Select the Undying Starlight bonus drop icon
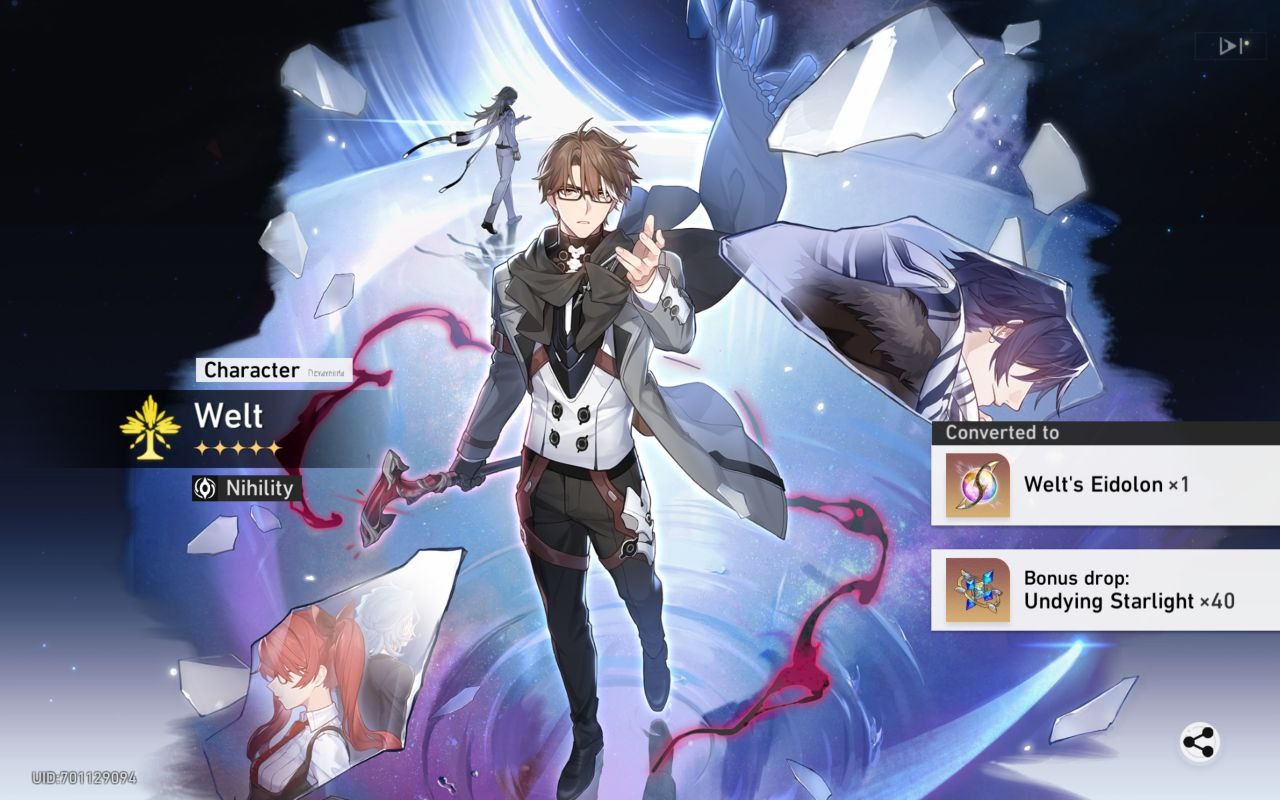This screenshot has height=800, width=1280. point(977,590)
